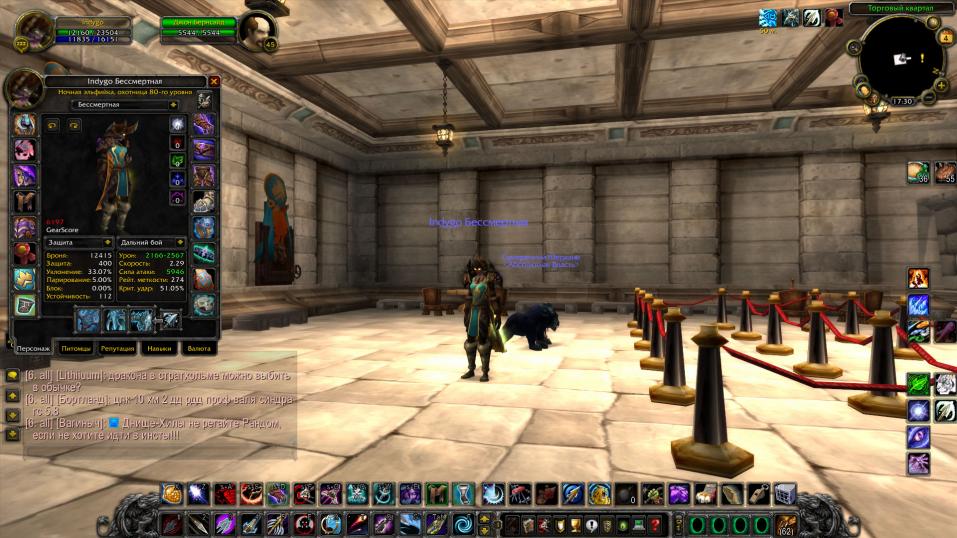The image size is (957, 538).
Task: Switch to the Питомцы tab
Action: [x=76, y=349]
